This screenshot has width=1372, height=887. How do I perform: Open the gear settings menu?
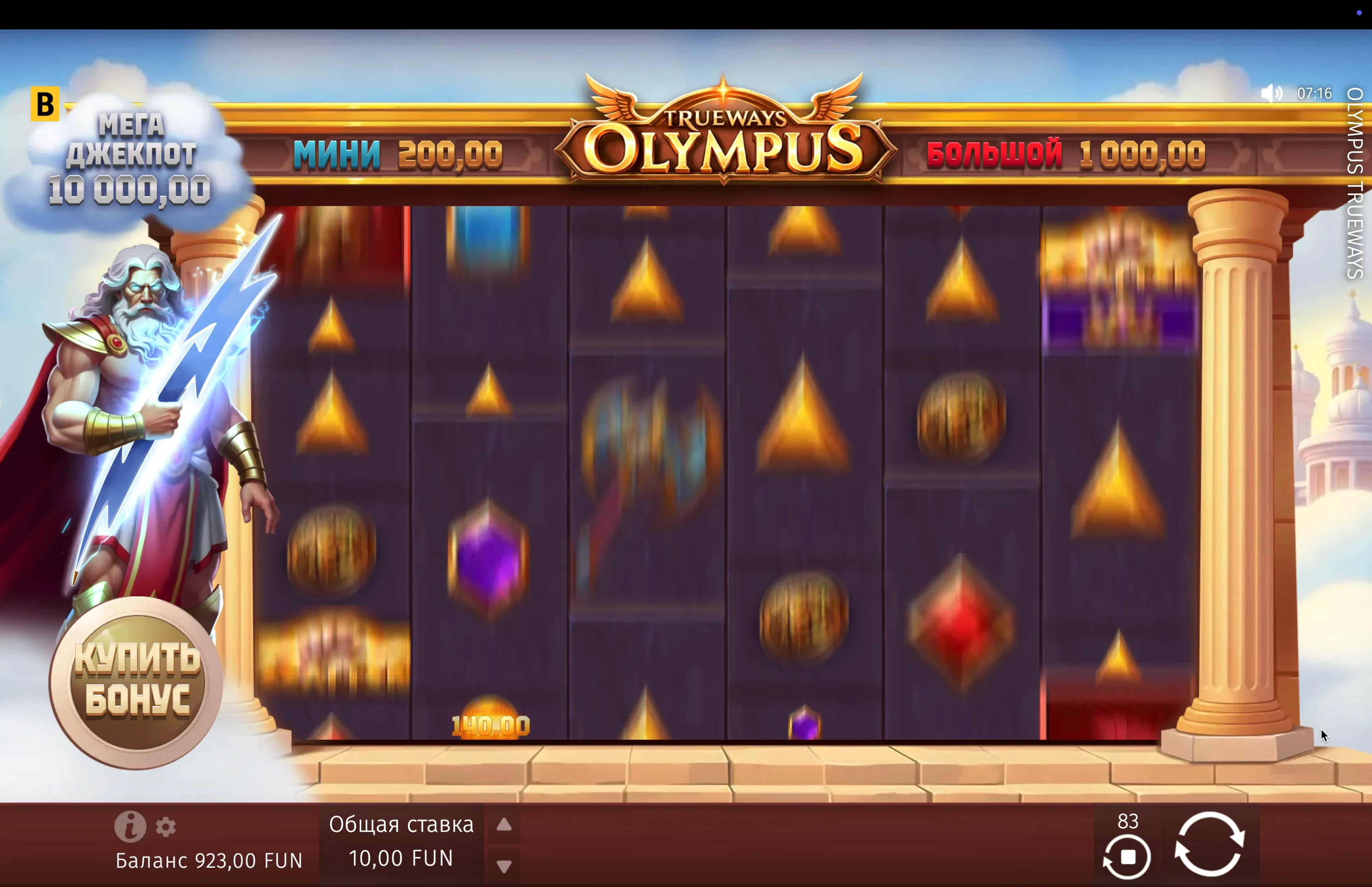pos(166,827)
